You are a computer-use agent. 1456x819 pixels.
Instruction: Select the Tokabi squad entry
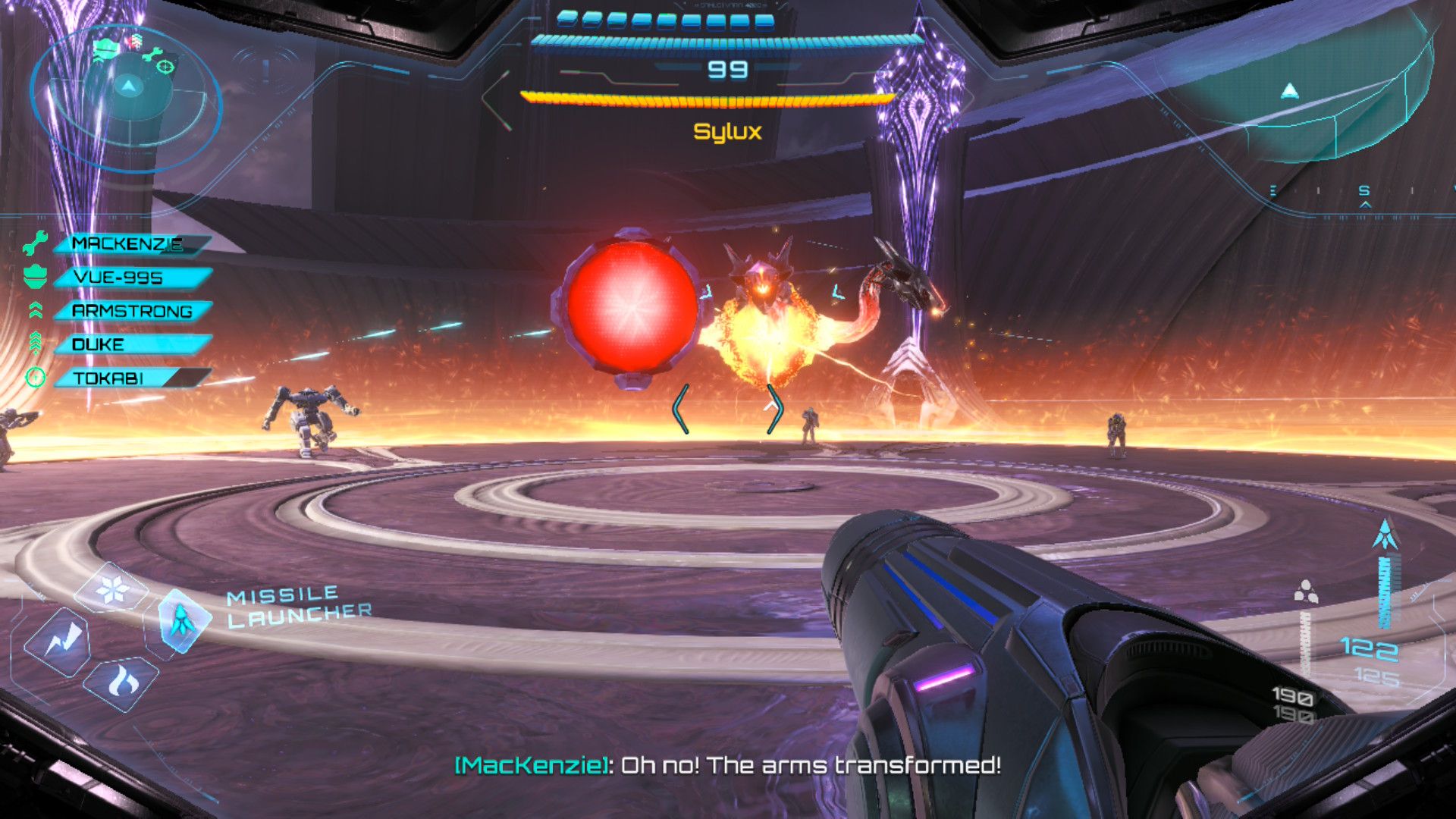(x=129, y=378)
